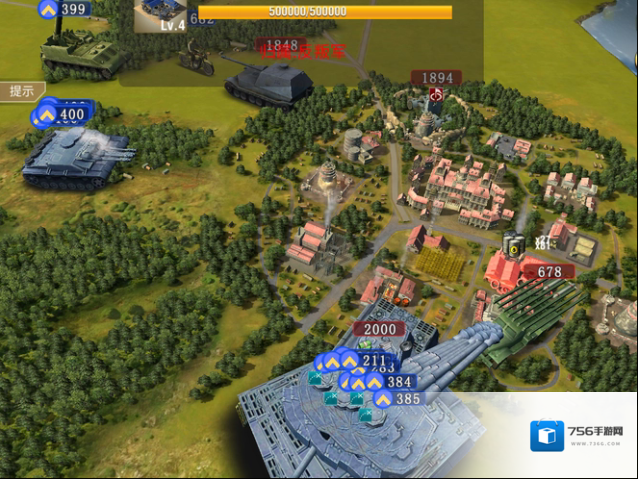Select the unit marker labeled 384
Viewport: 638px width, 479px height.
tap(390, 382)
